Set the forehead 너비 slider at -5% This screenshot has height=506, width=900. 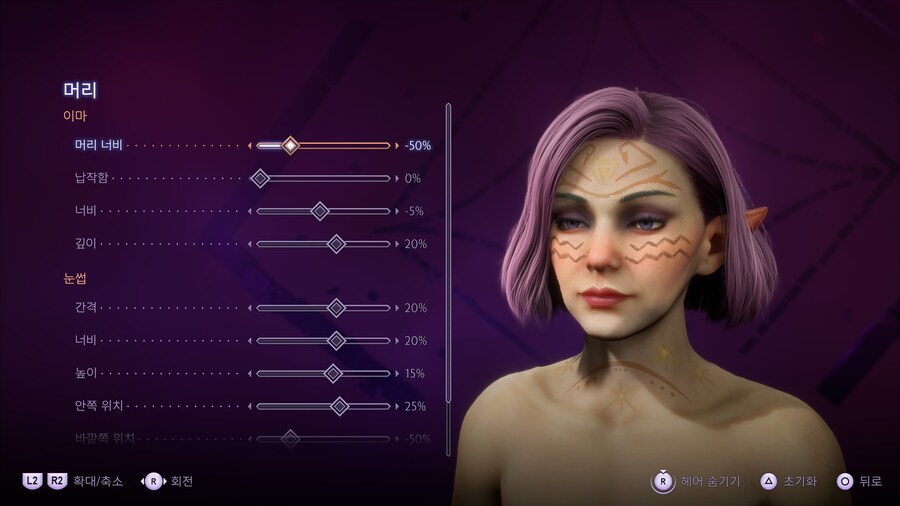[320, 211]
